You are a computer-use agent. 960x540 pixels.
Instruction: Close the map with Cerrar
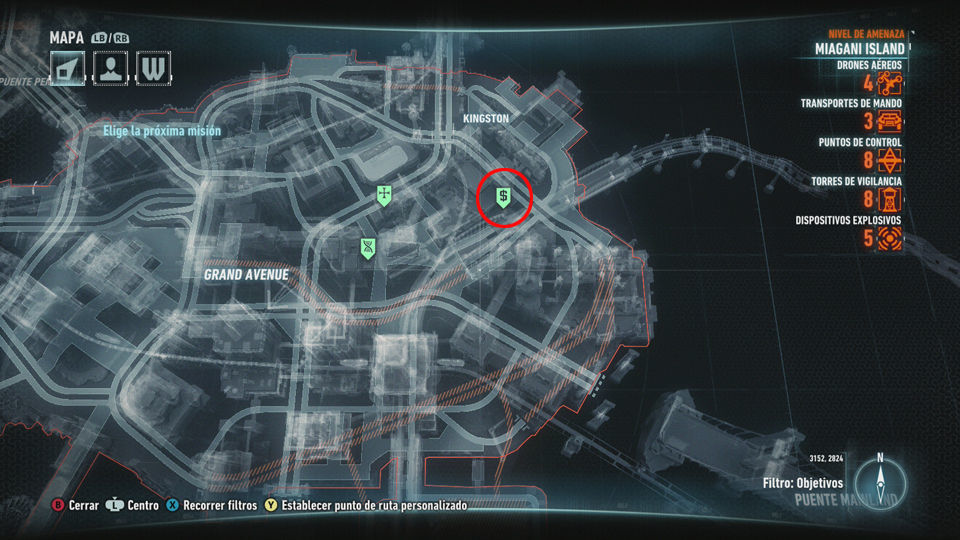click(76, 506)
